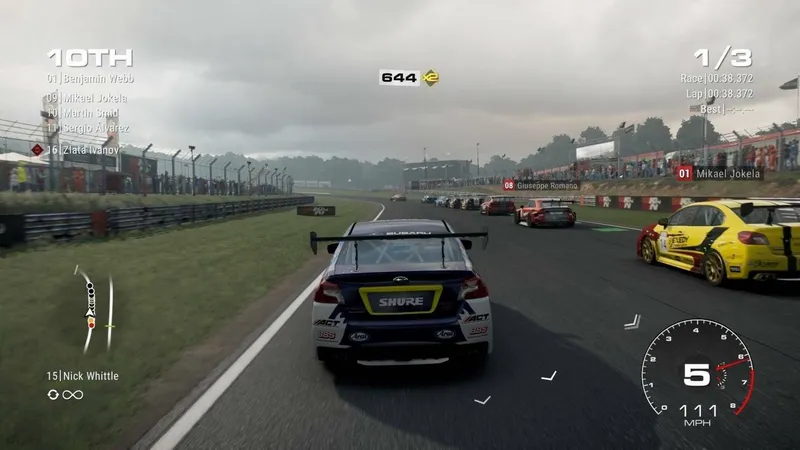Choose Sergio Álvarez in the standings list
Viewport: 800px width, 450px height.
pos(91,129)
